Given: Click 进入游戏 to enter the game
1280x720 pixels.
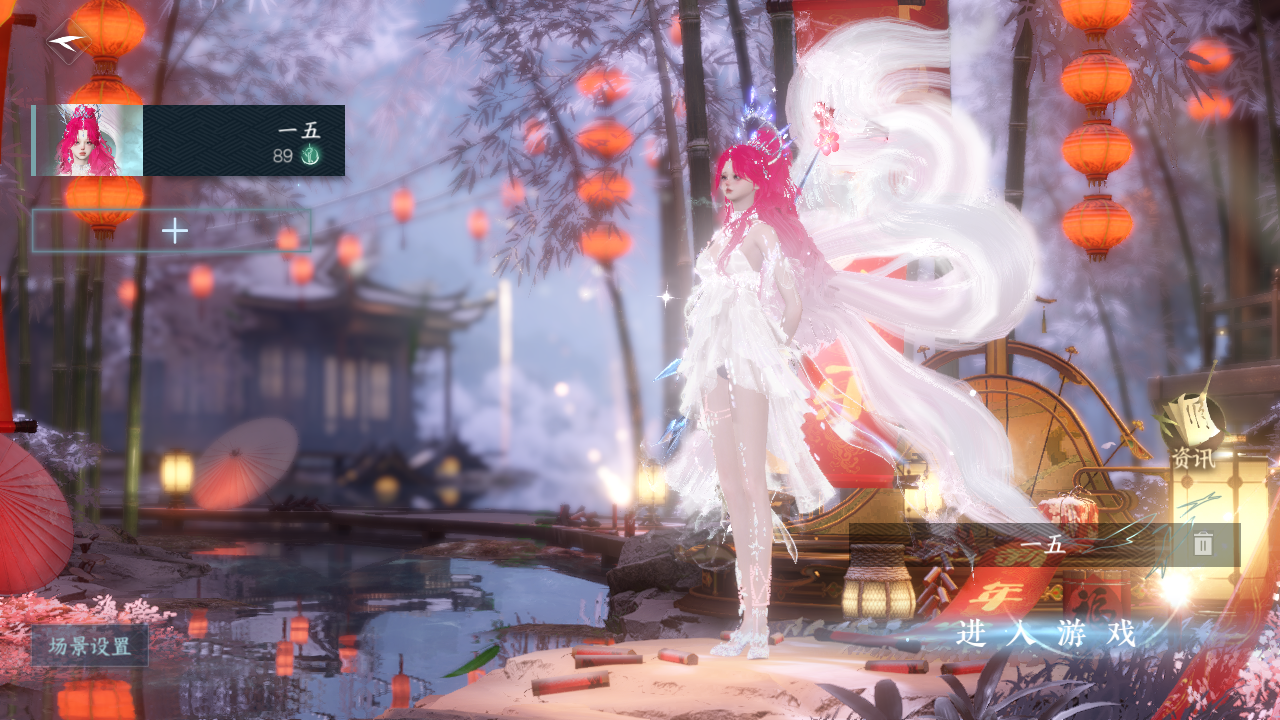Looking at the screenshot, I should pyautogui.click(x=1046, y=633).
